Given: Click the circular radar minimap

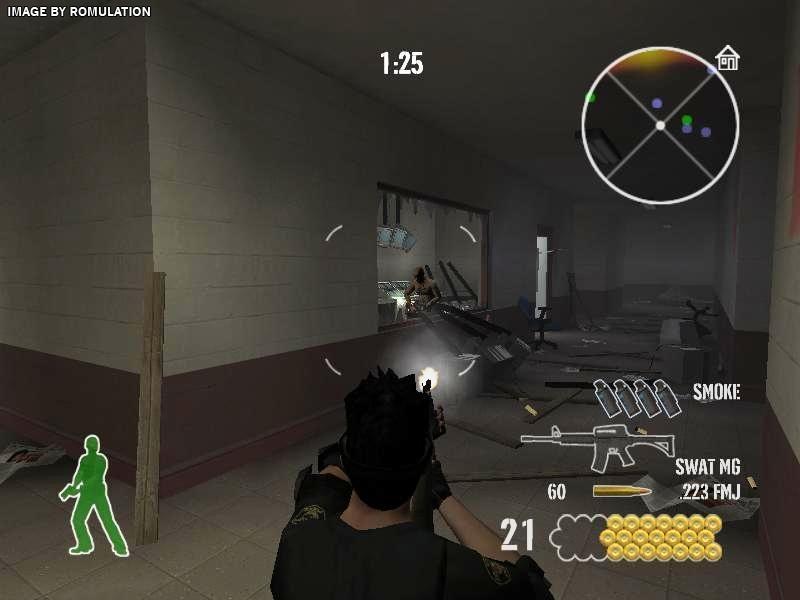Looking at the screenshot, I should pyautogui.click(x=660, y=125).
